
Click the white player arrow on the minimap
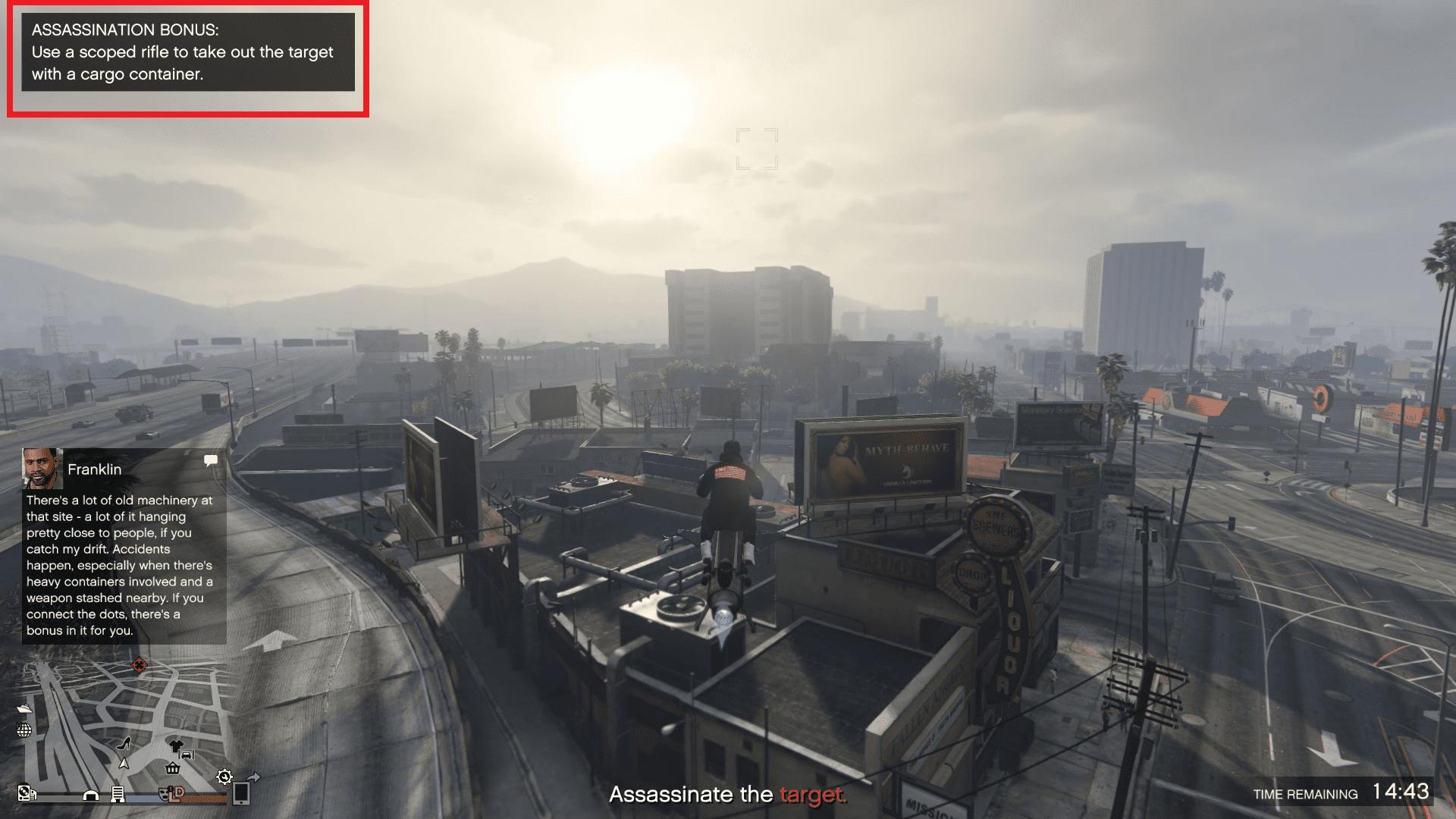pos(124,764)
